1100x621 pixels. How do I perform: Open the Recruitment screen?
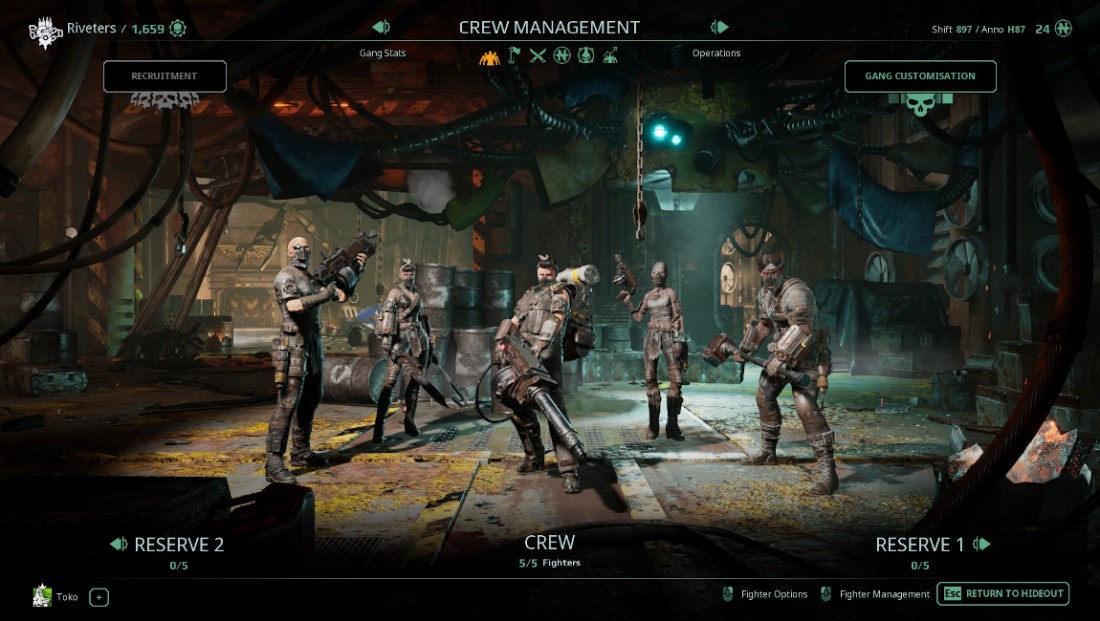[x=165, y=76]
